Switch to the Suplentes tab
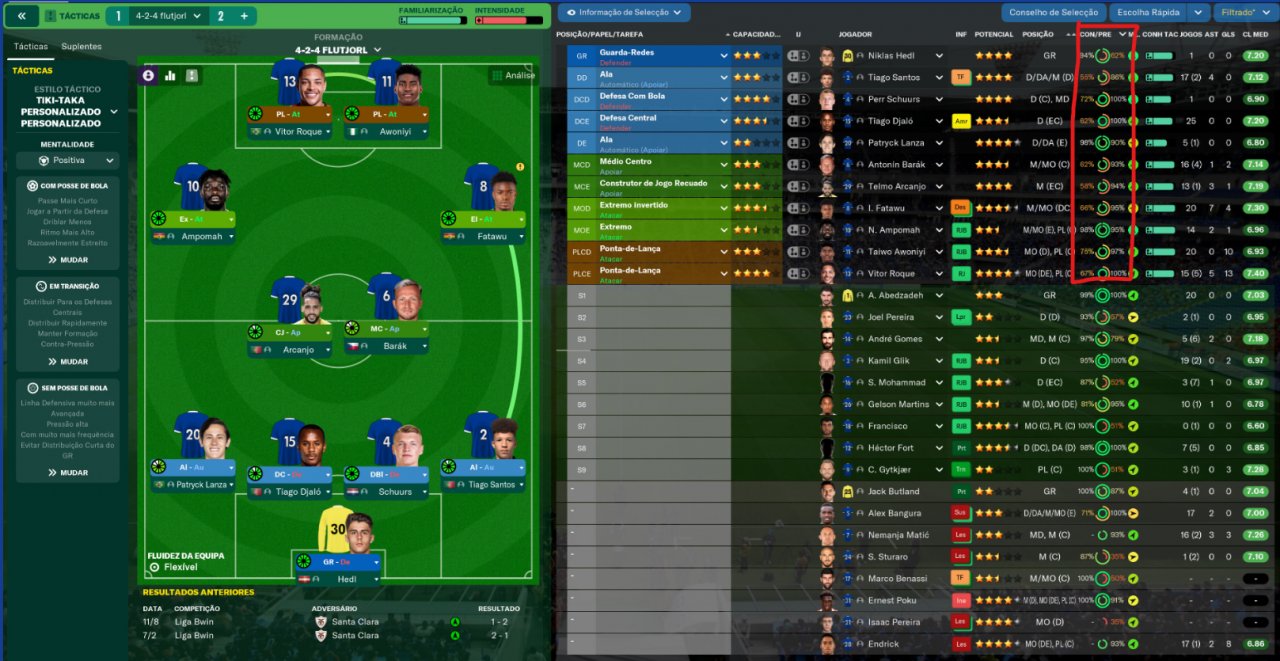This screenshot has width=1280, height=661. (81, 46)
